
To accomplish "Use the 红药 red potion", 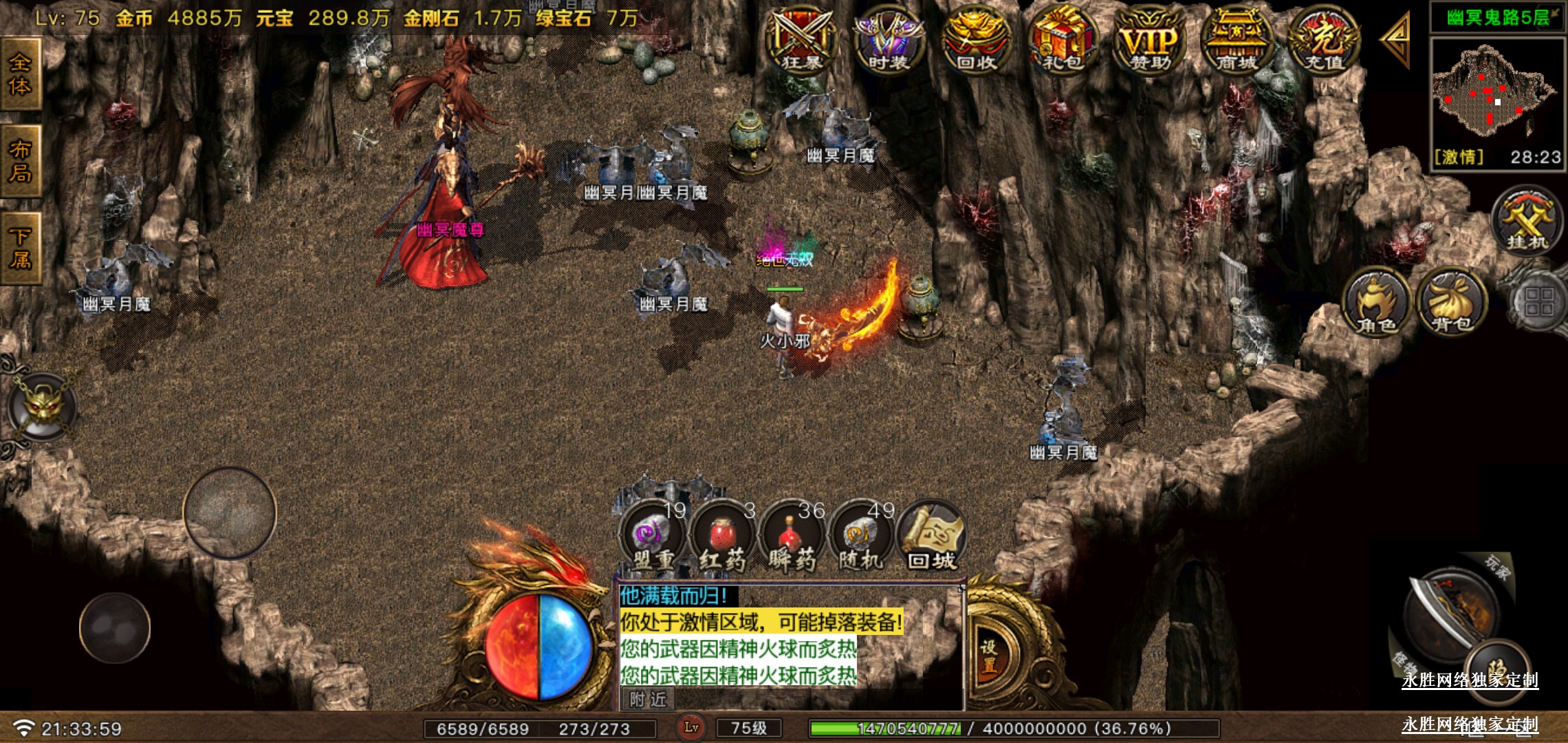I will click(x=722, y=538).
